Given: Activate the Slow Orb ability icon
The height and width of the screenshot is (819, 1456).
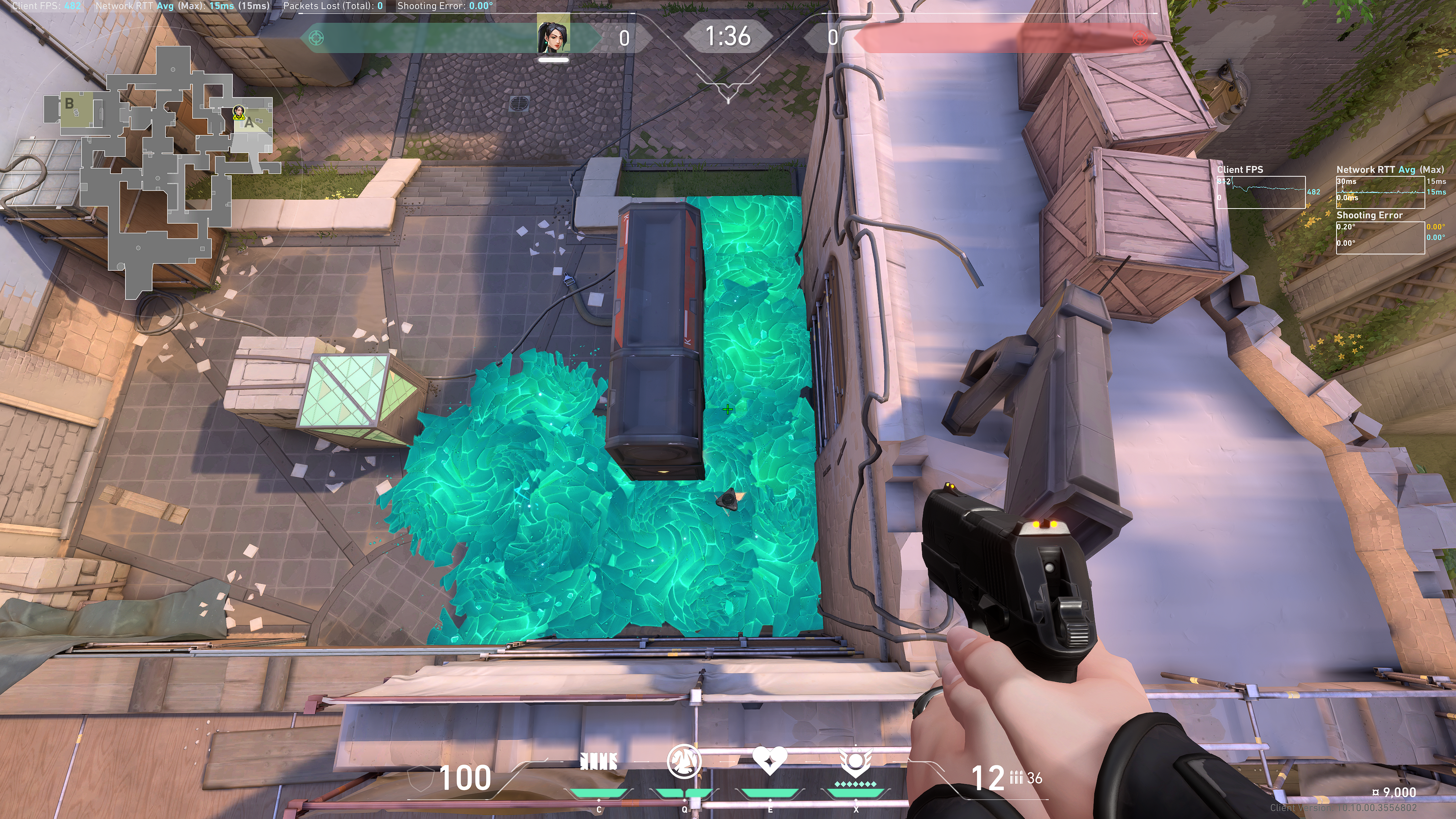Looking at the screenshot, I should point(684,761).
